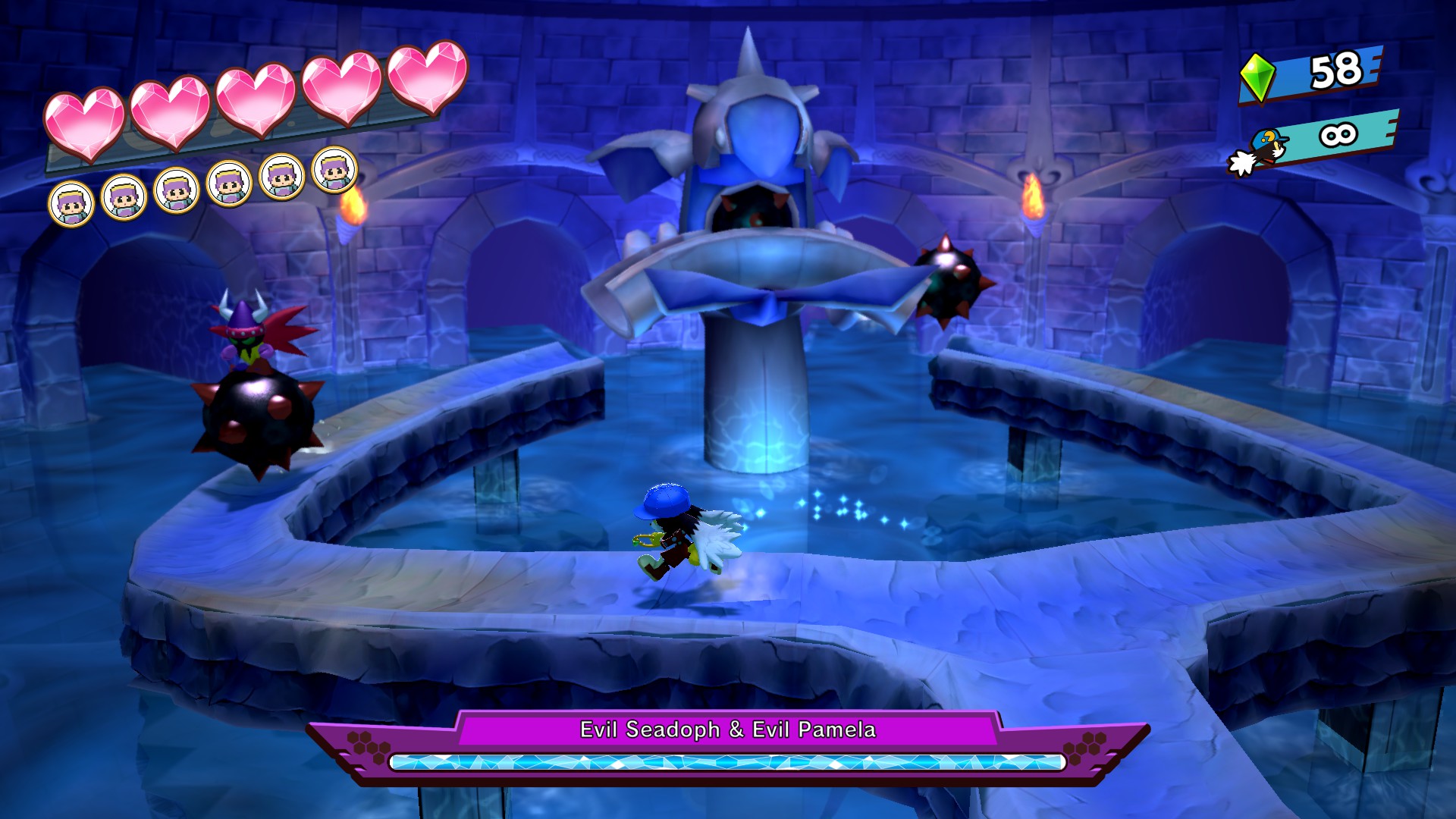The image size is (1456, 819).
Task: Select the Klonoa lives icon
Action: (1260, 151)
